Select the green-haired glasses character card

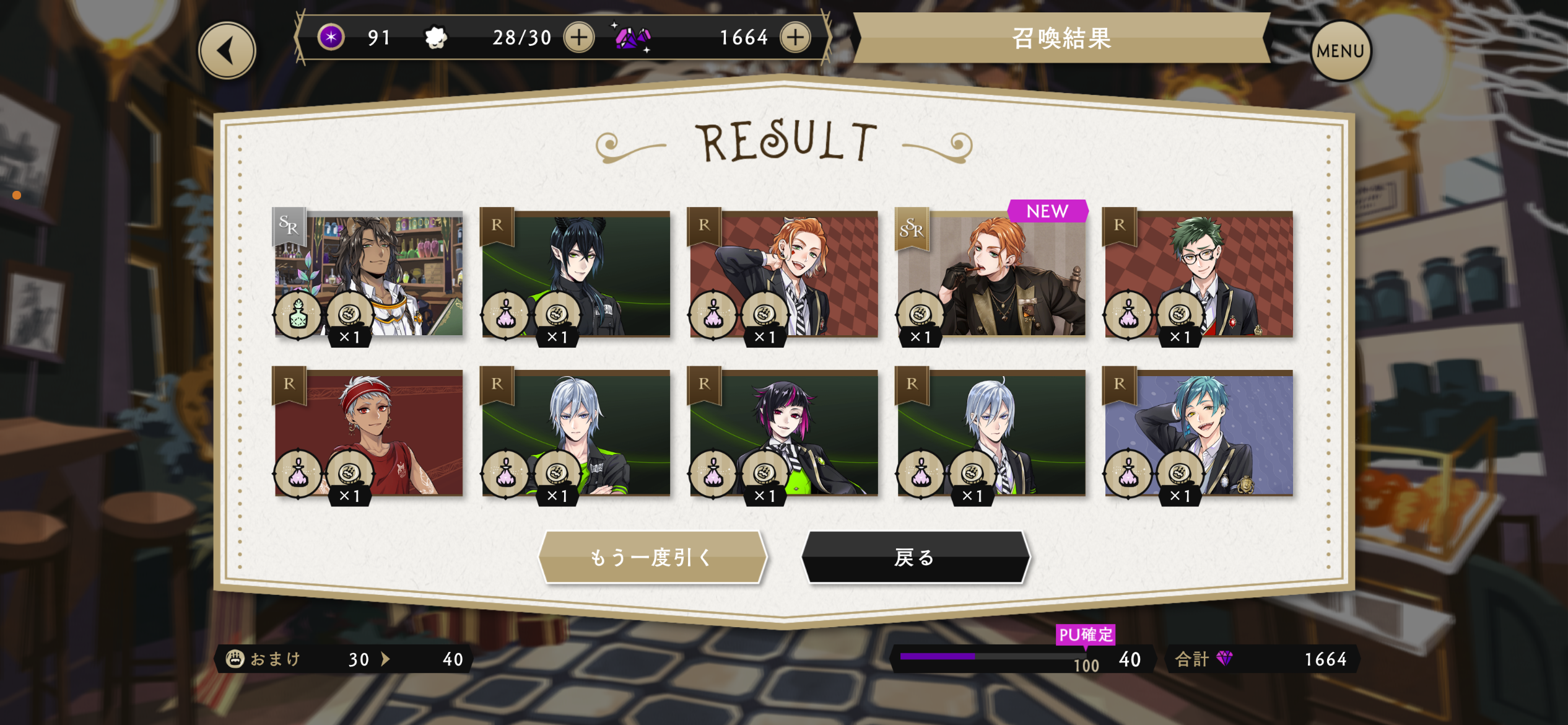click(1198, 274)
